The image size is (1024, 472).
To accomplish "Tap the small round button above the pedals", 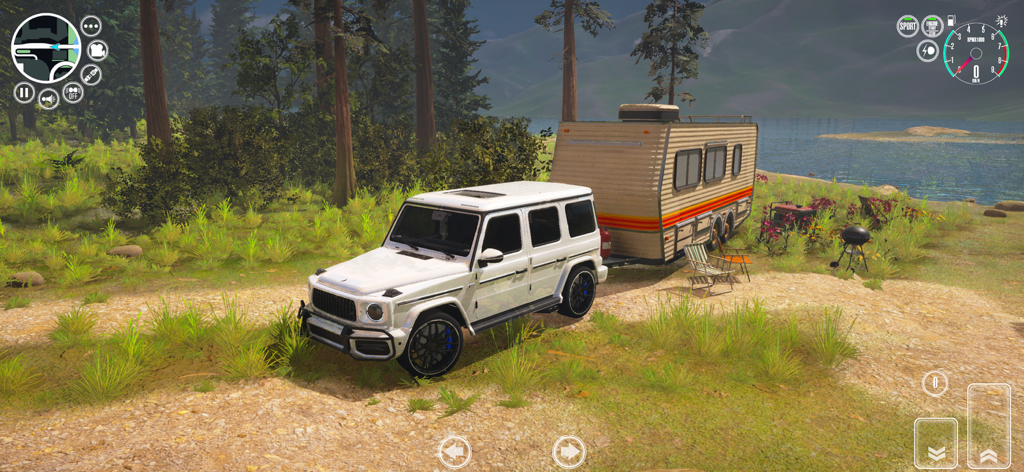I will pos(935,383).
